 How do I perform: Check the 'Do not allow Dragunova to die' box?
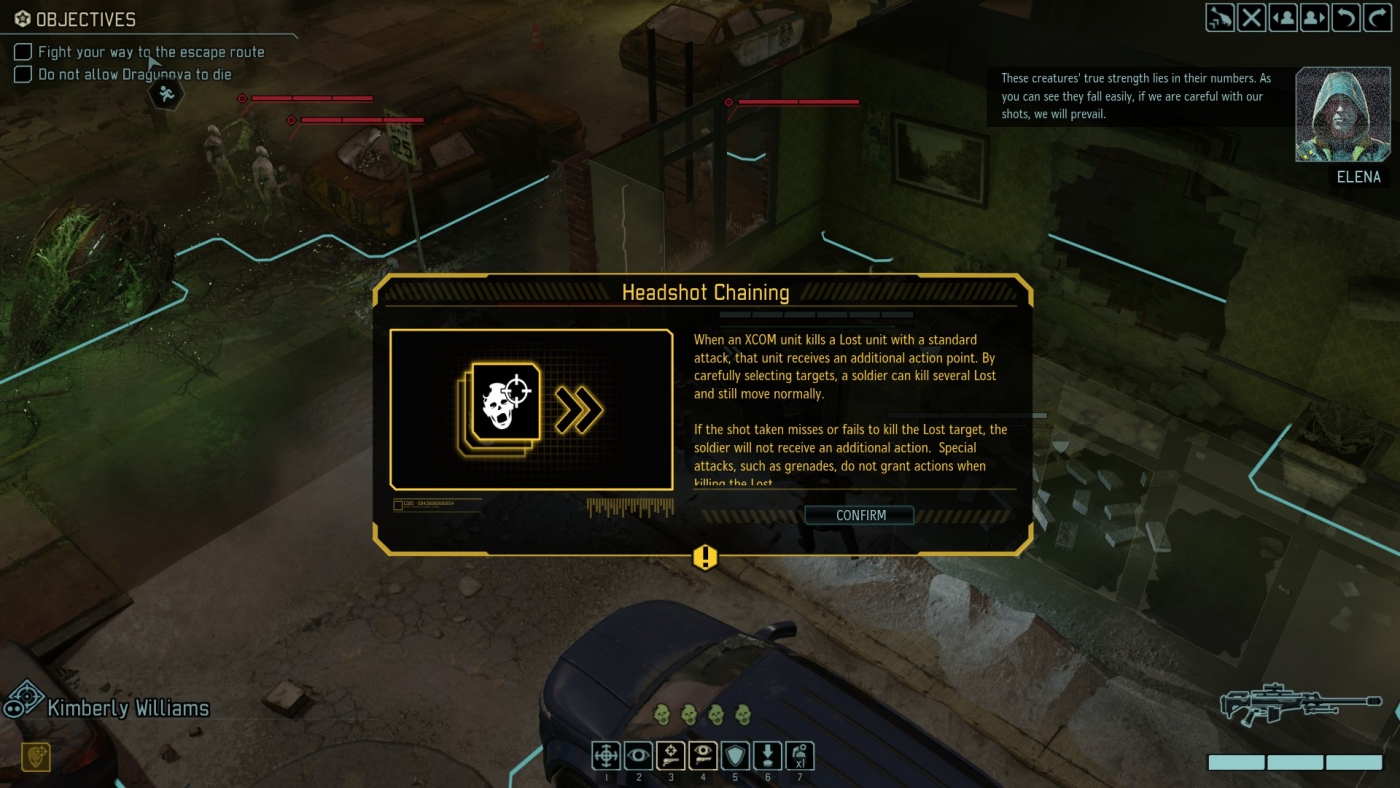tap(21, 74)
